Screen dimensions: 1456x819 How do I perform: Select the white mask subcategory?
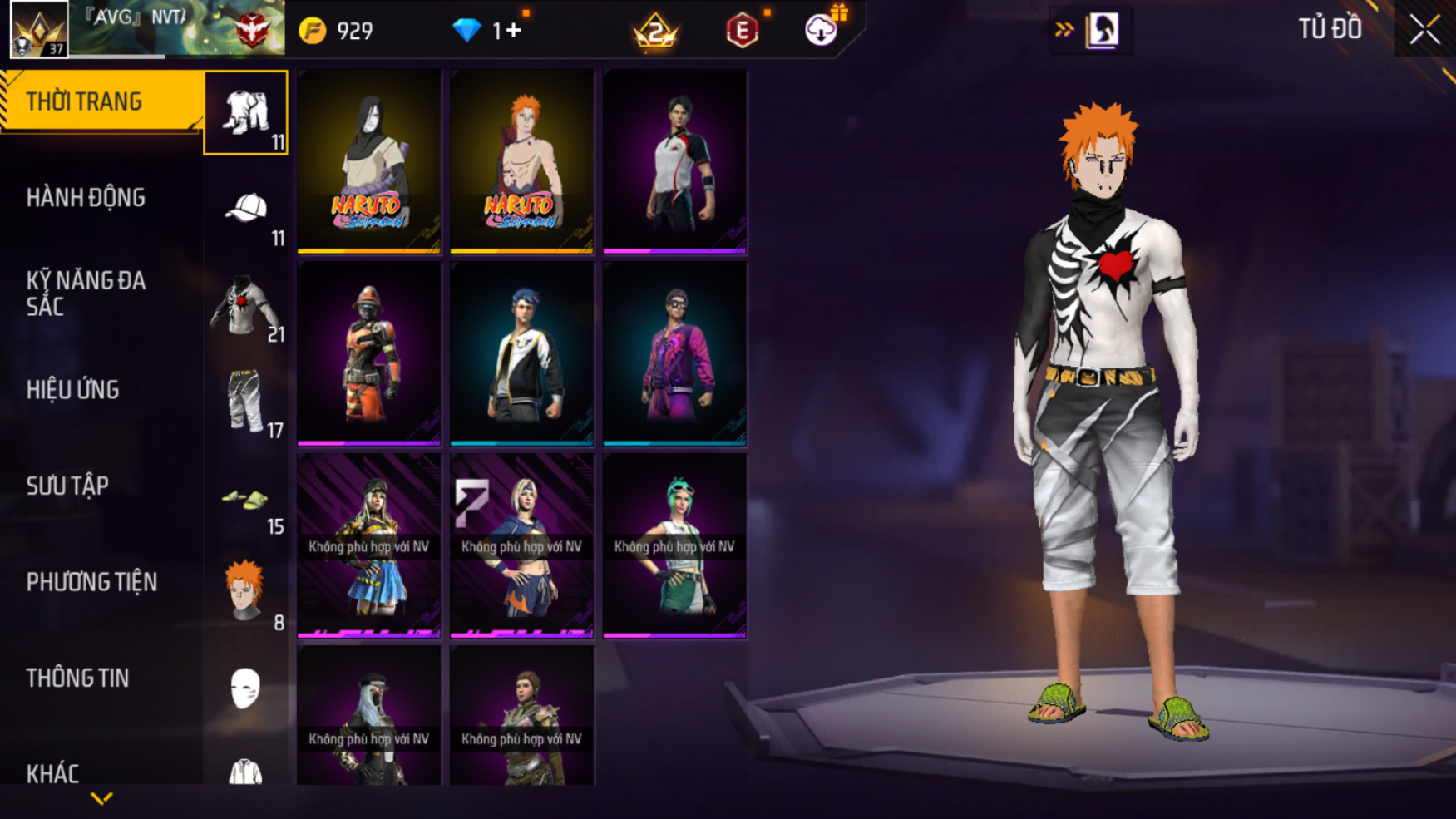[x=246, y=689]
